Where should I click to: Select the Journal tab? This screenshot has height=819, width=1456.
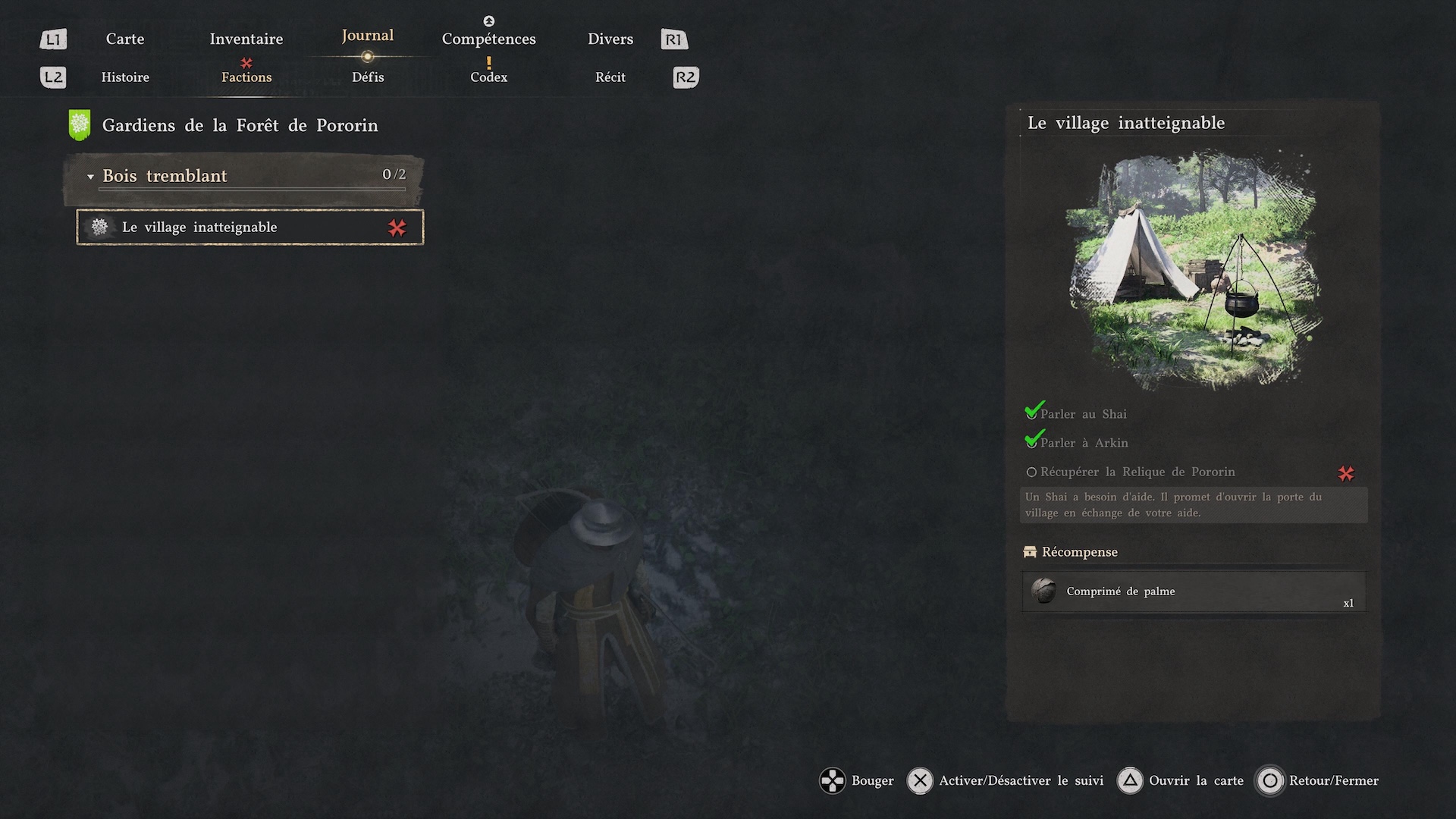[367, 36]
